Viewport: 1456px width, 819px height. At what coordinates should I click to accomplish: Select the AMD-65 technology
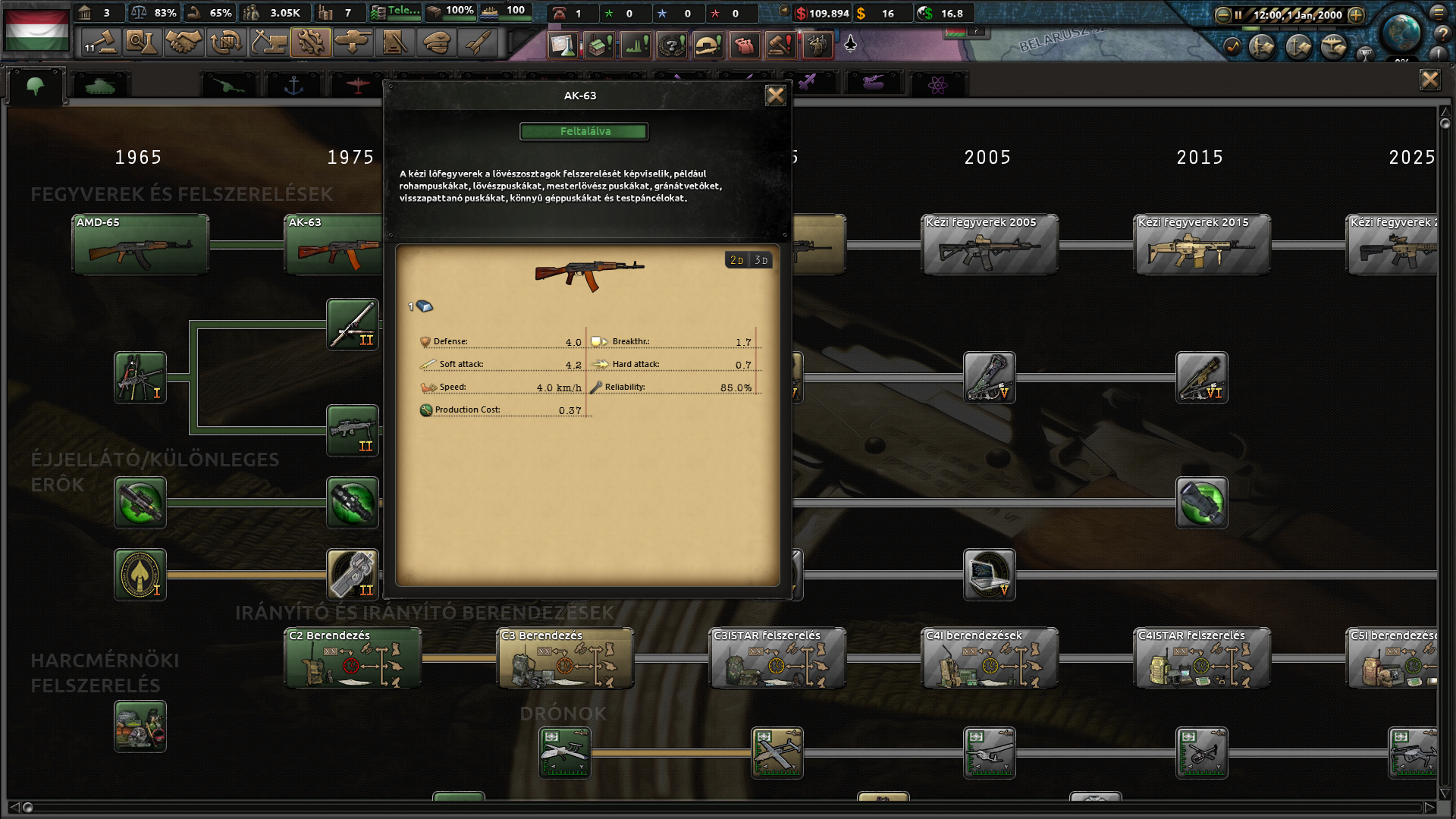(140, 244)
